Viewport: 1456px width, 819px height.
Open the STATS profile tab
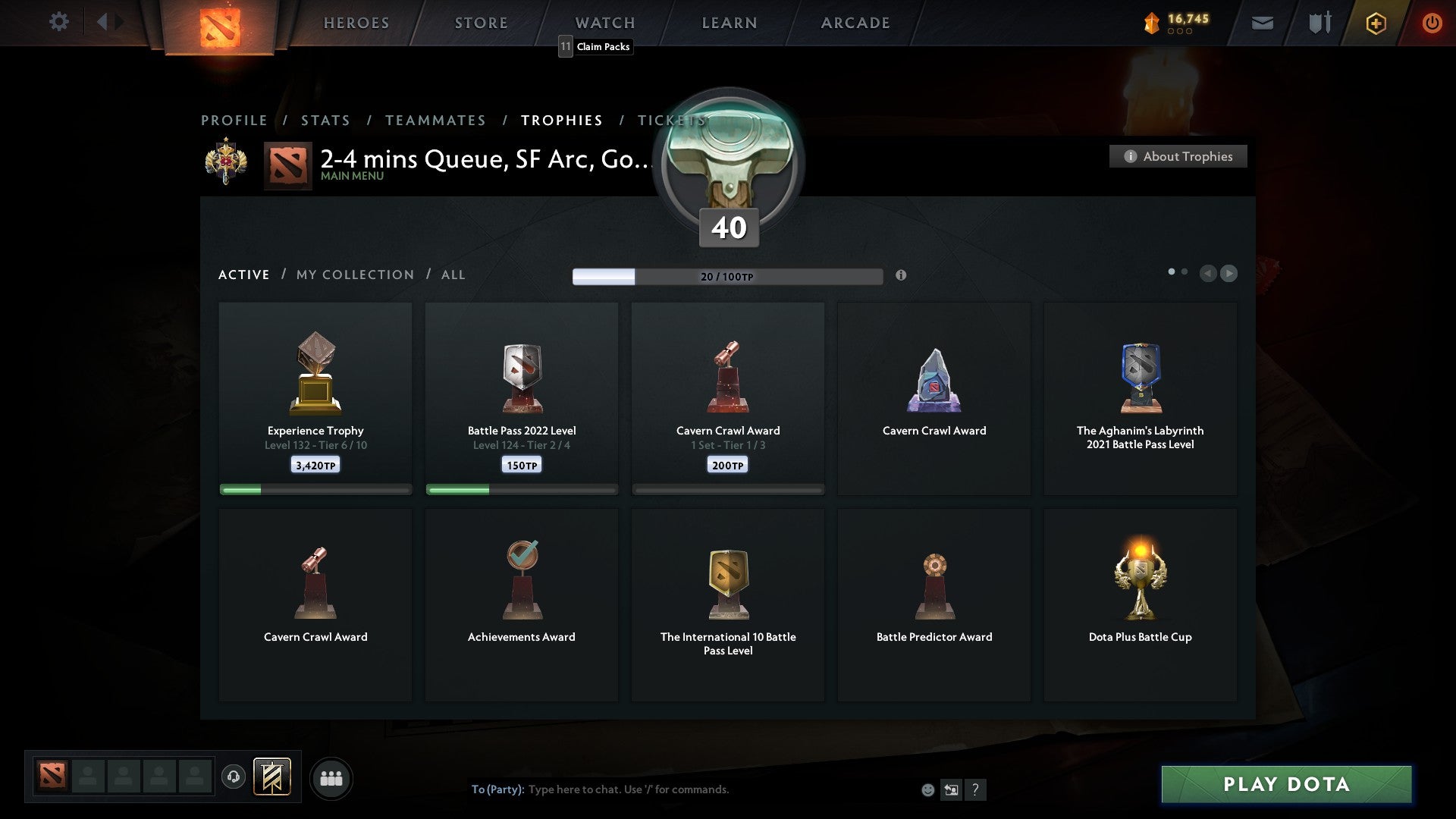click(x=325, y=120)
